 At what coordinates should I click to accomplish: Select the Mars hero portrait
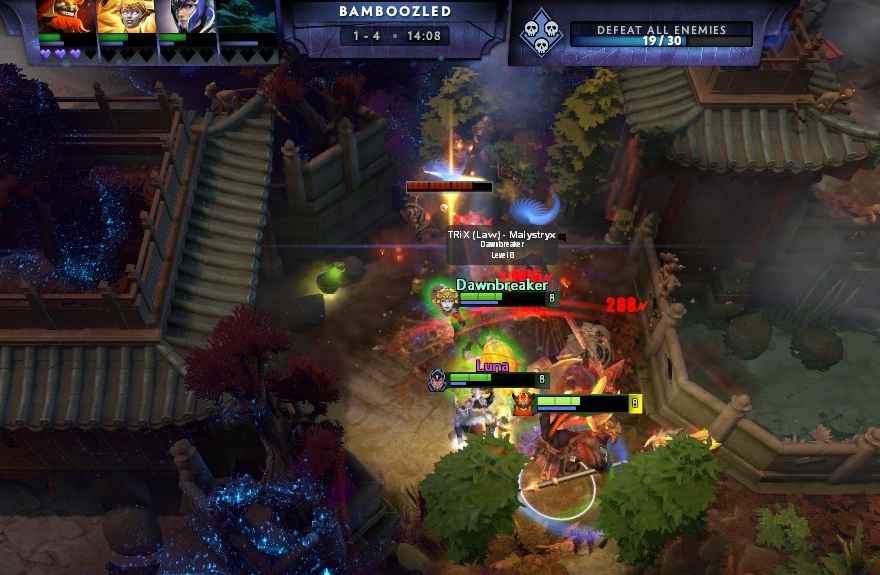(x=65, y=17)
